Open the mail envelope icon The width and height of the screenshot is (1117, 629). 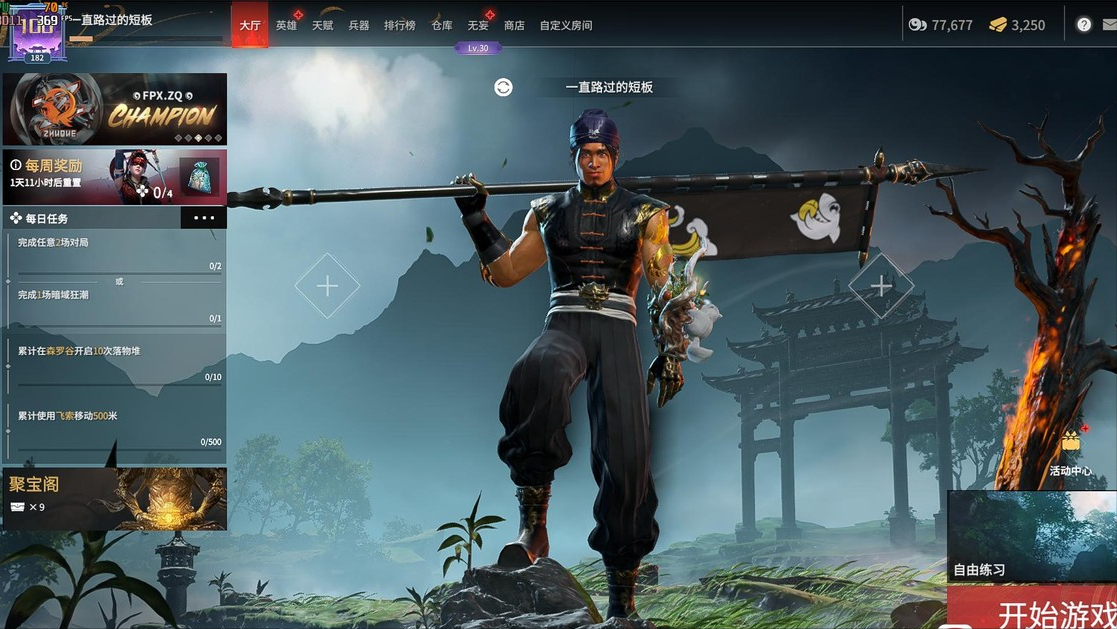point(1110,25)
